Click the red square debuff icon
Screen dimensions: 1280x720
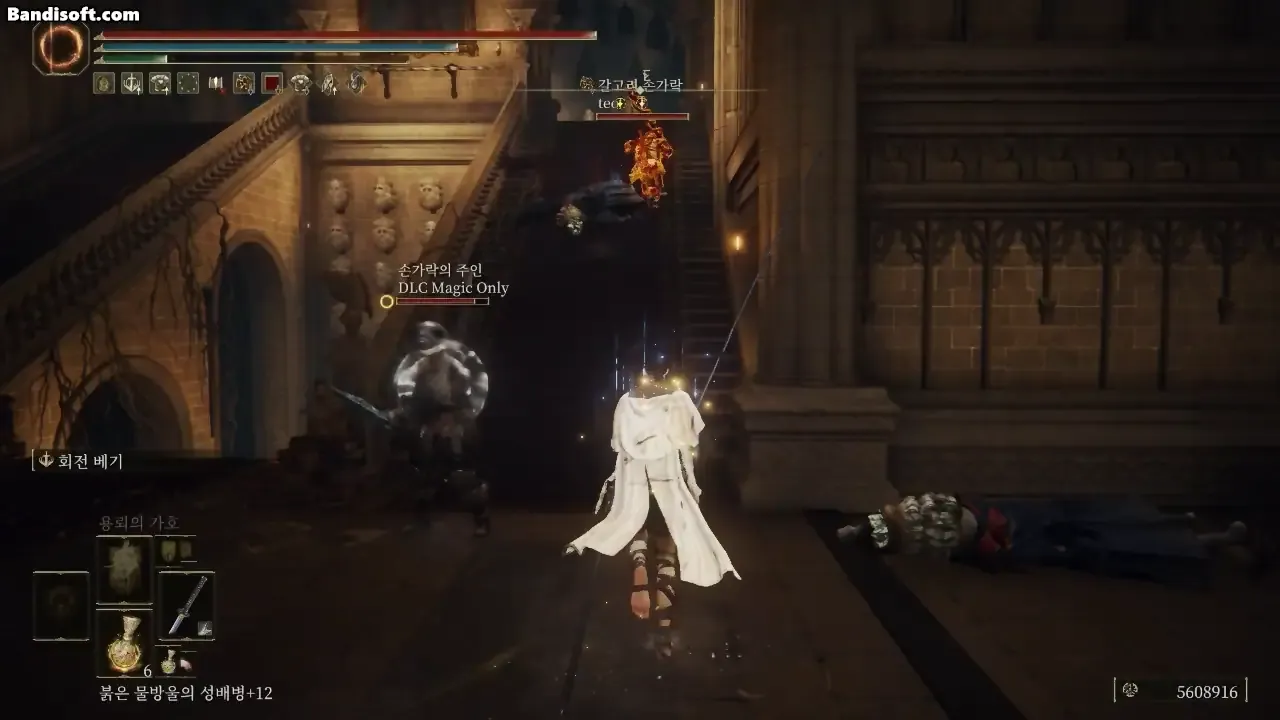coord(271,84)
